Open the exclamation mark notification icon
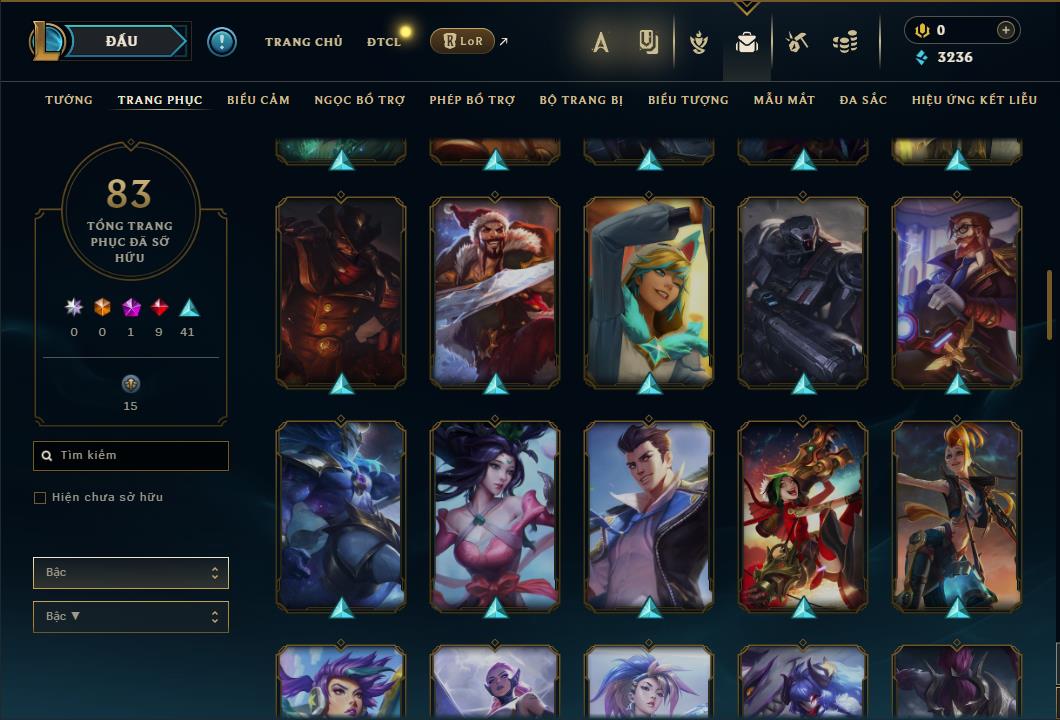Screen dimensions: 1060x720 pos(222,42)
